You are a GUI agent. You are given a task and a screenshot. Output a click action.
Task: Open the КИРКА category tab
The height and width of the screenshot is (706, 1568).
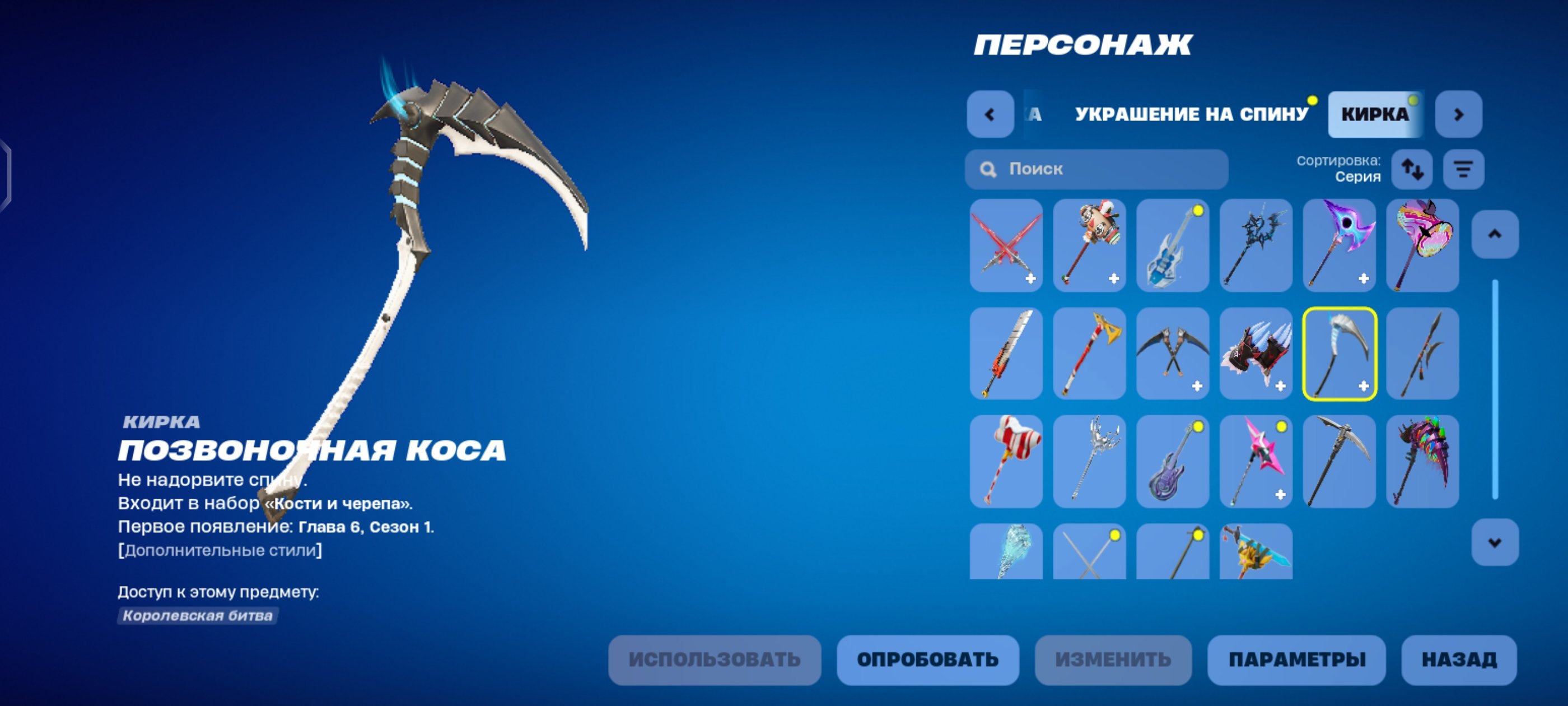1374,113
